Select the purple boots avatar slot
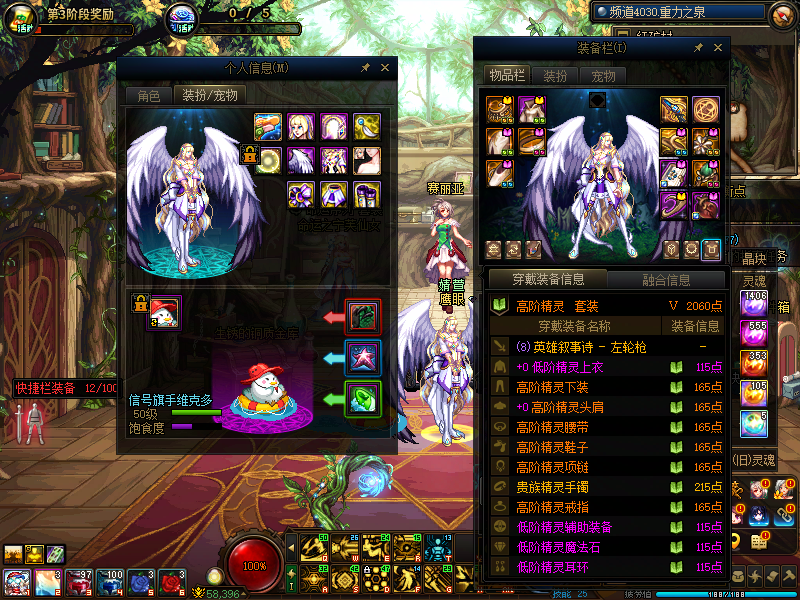 coord(366,193)
